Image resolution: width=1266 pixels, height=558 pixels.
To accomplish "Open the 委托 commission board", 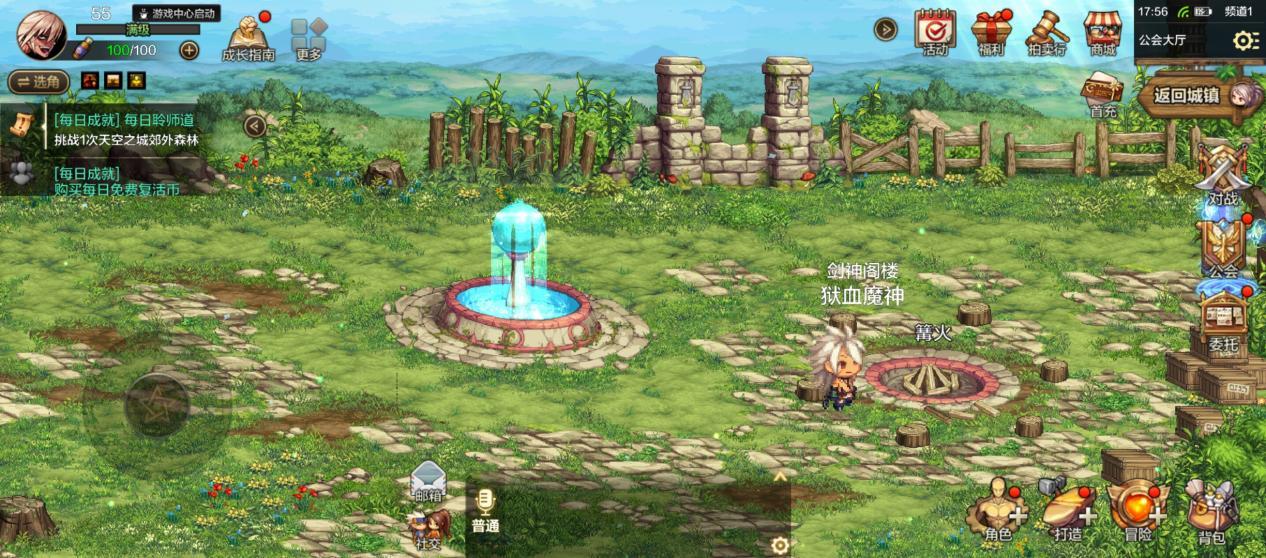I will click(x=1223, y=323).
